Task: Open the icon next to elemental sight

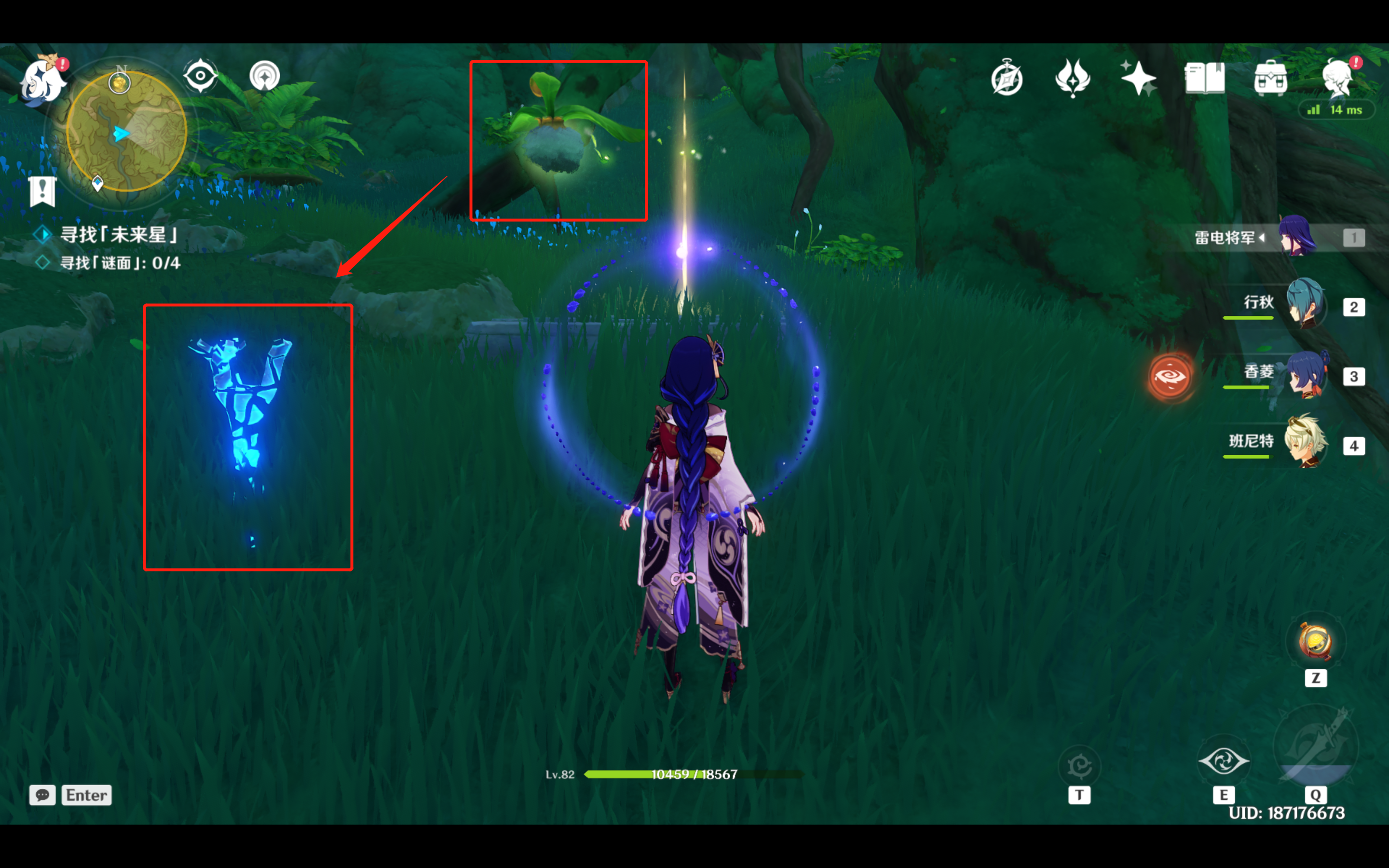Action: pyautogui.click(x=265, y=76)
